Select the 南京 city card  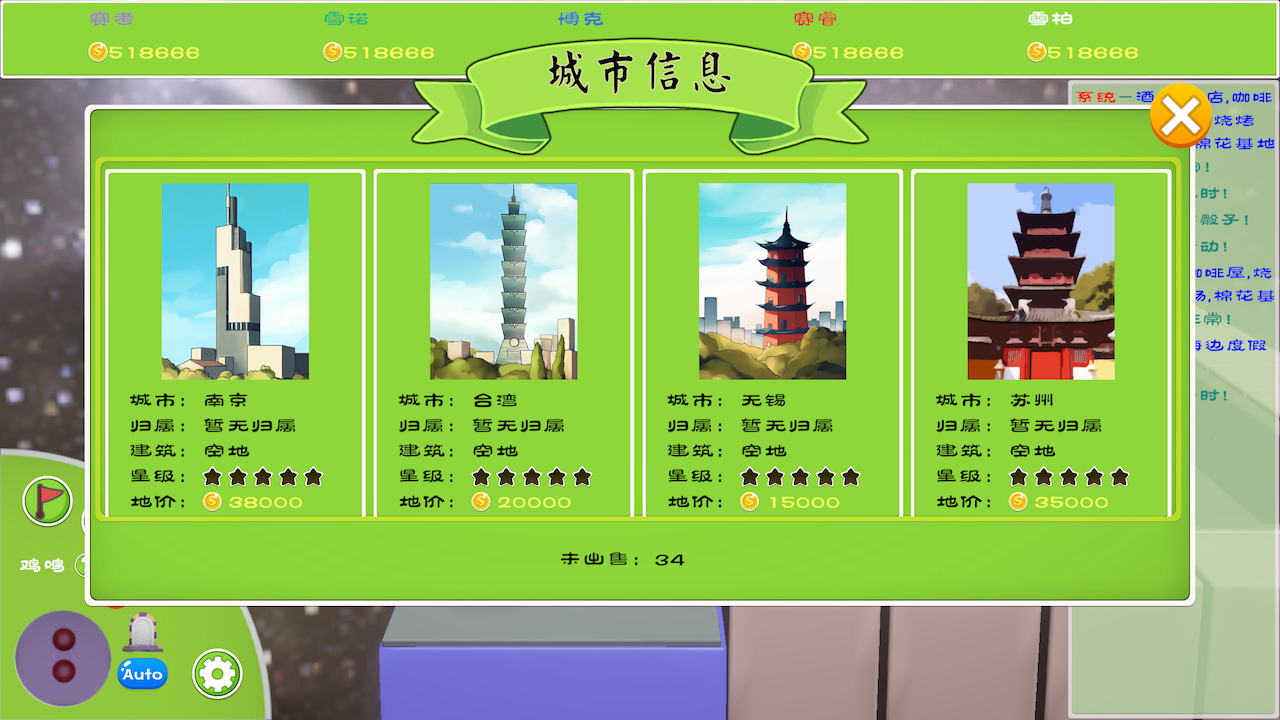[236, 345]
